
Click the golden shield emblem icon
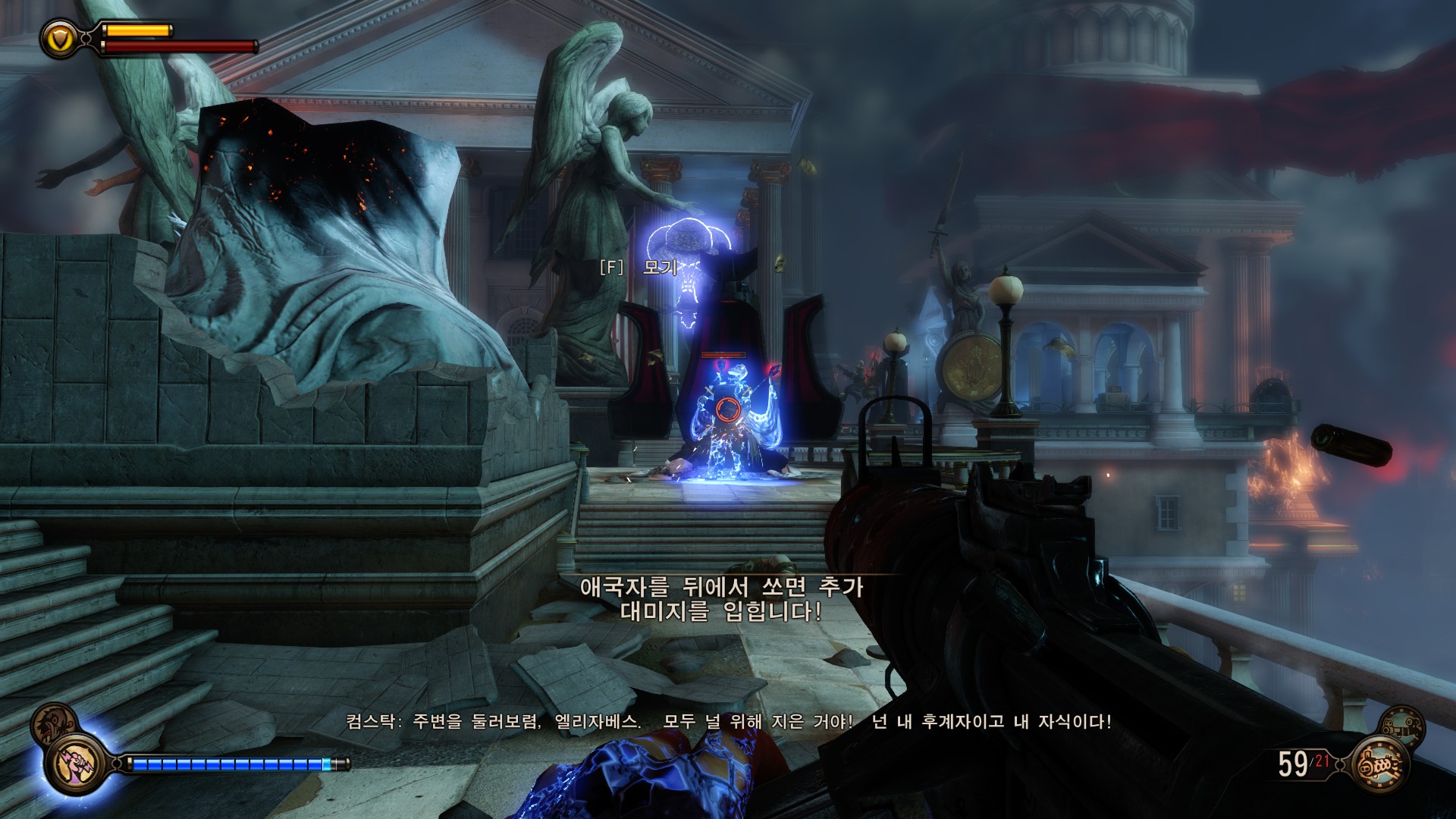tap(59, 37)
